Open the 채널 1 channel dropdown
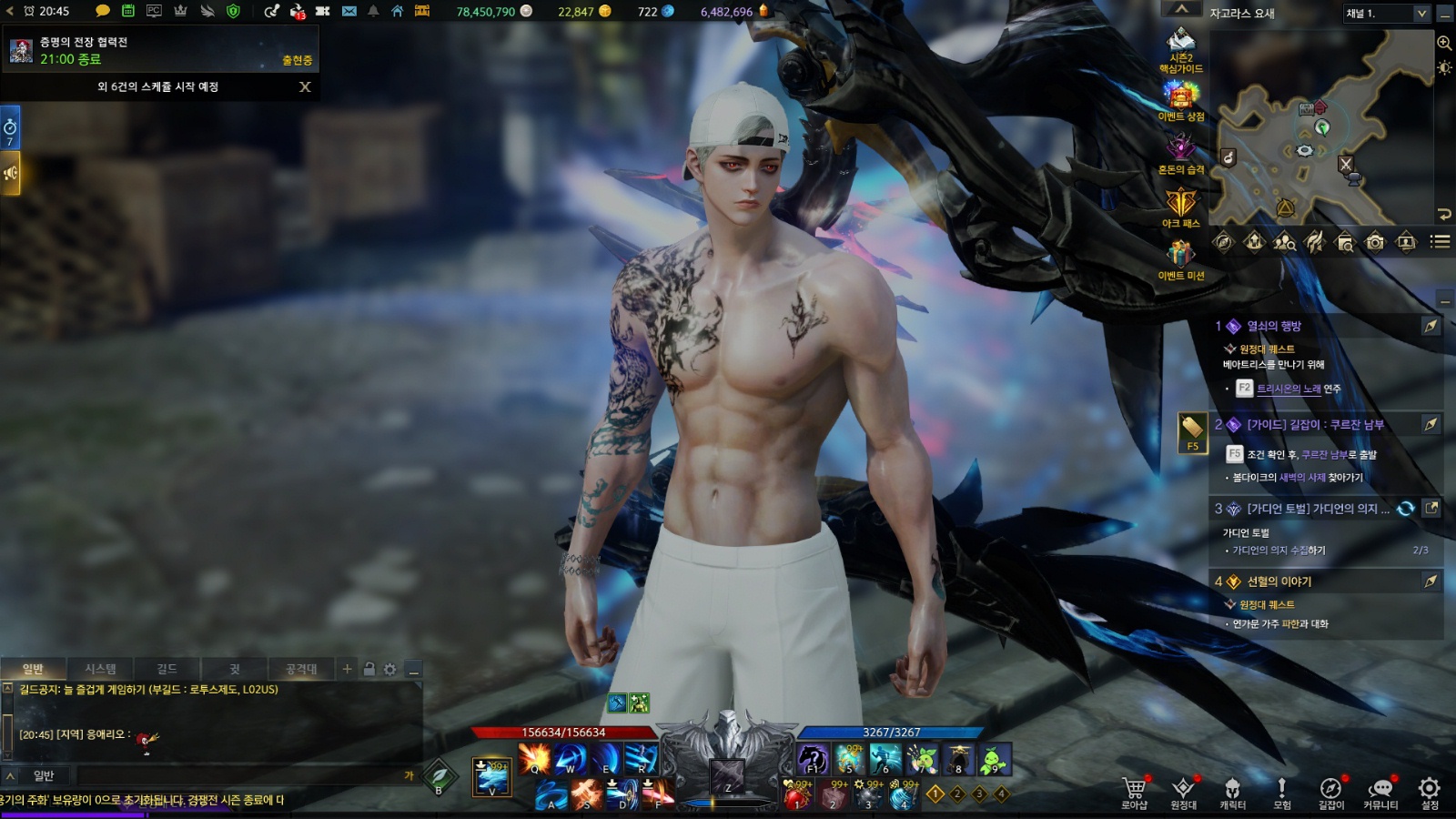Image resolution: width=1456 pixels, height=819 pixels. [1387, 13]
